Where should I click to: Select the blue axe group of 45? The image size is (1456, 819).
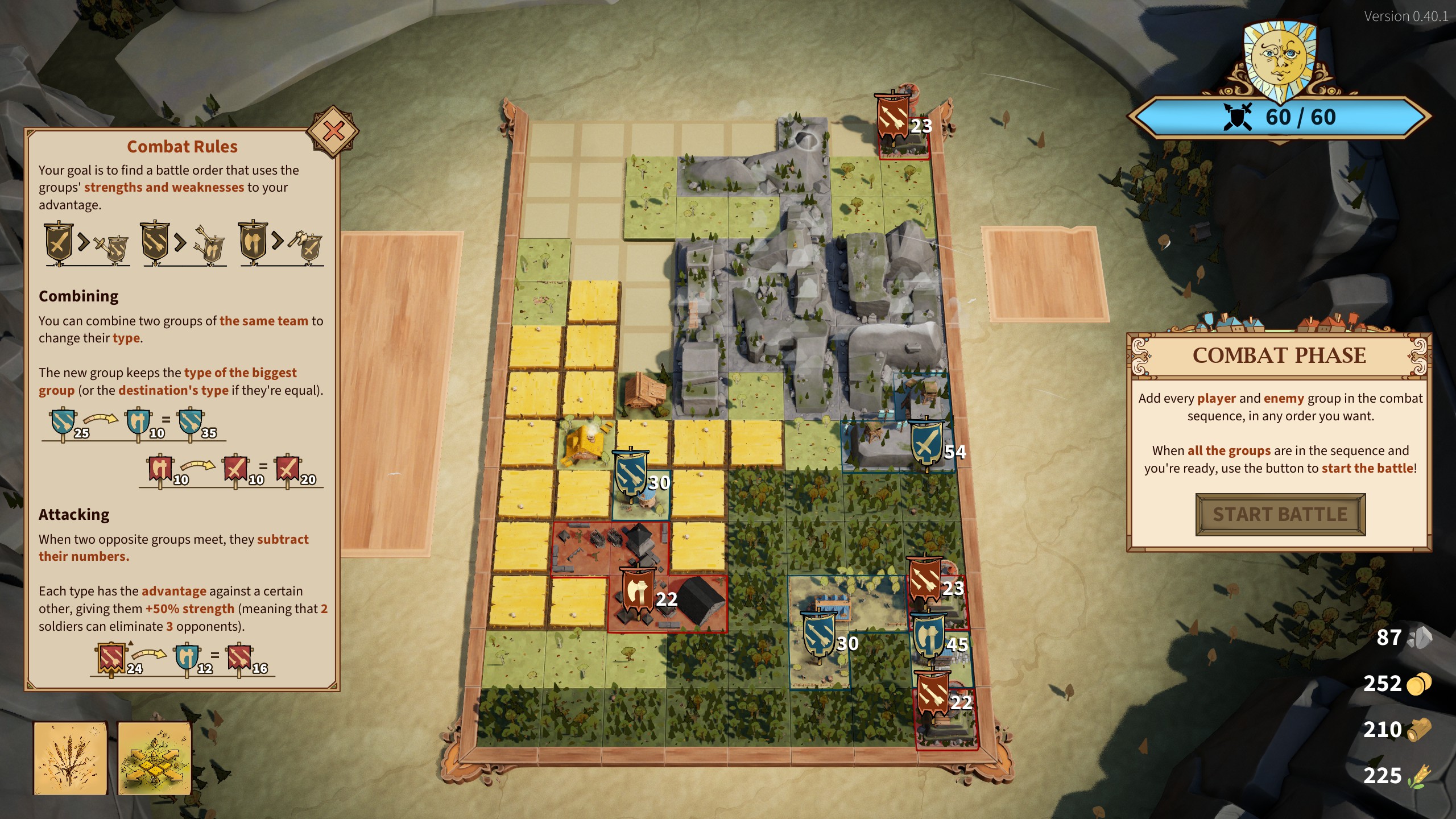click(928, 637)
